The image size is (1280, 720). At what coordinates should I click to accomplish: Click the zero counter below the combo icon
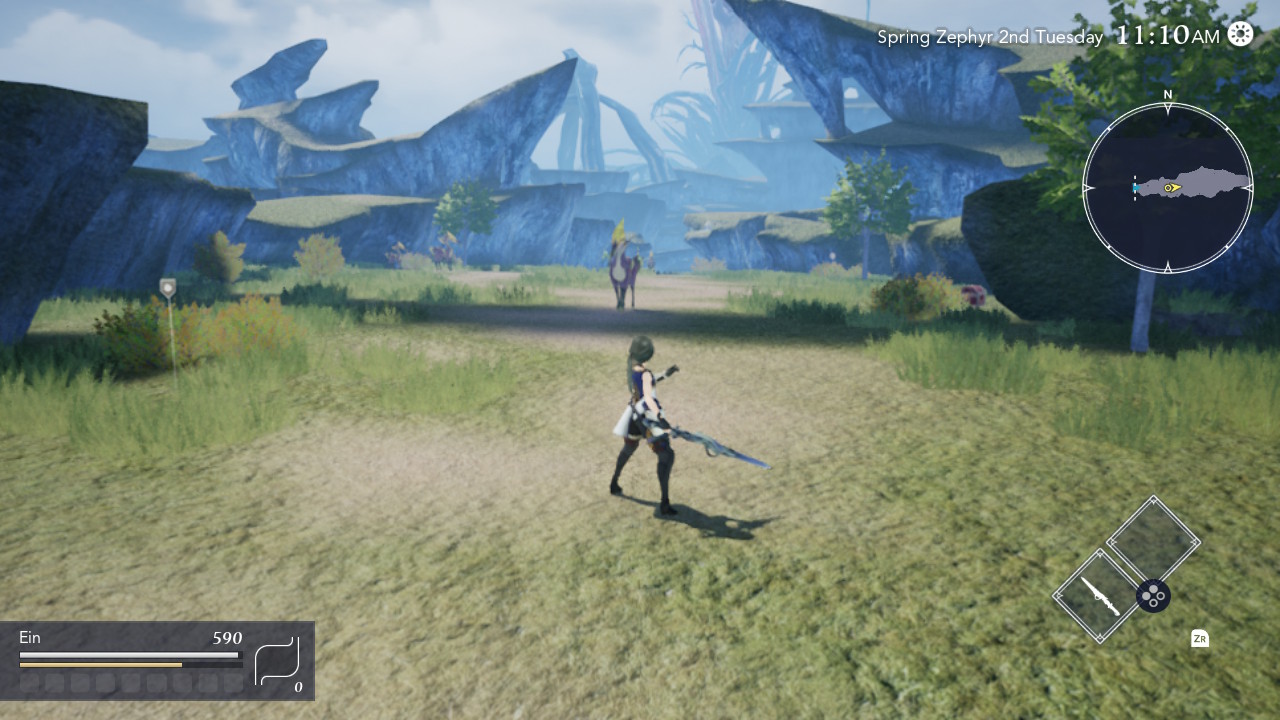(296, 687)
